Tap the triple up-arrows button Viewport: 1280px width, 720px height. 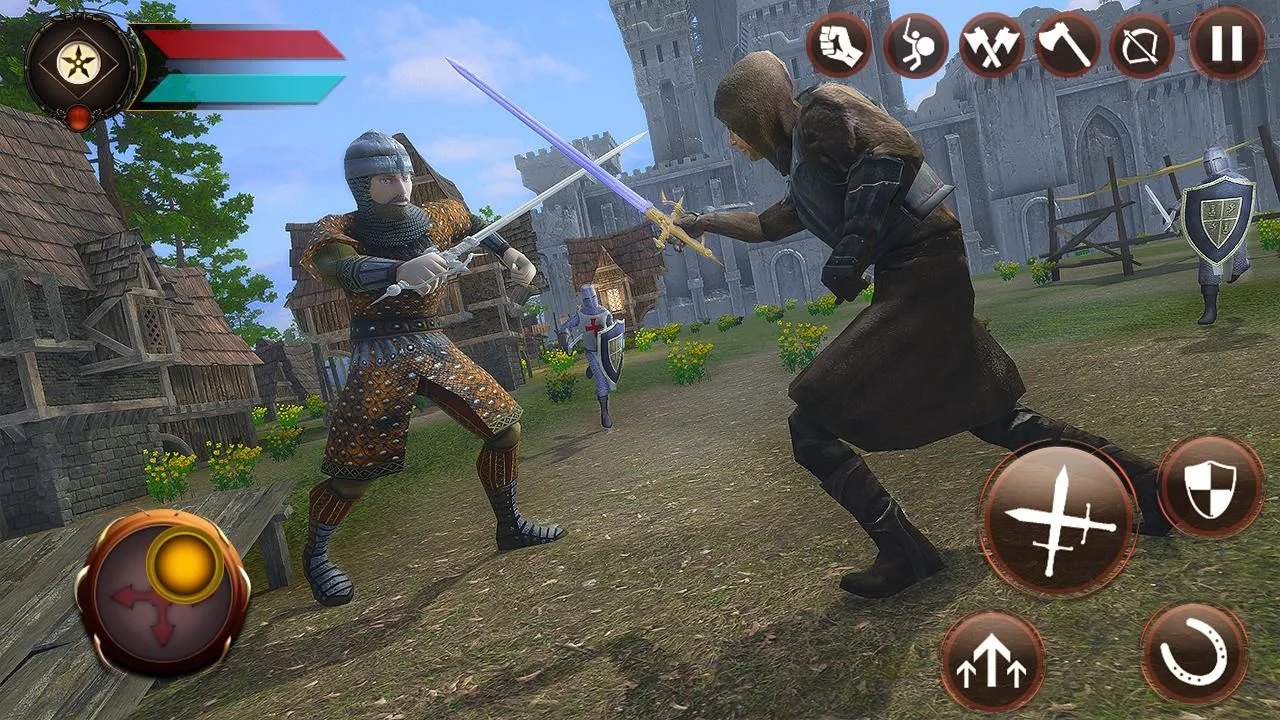point(992,663)
